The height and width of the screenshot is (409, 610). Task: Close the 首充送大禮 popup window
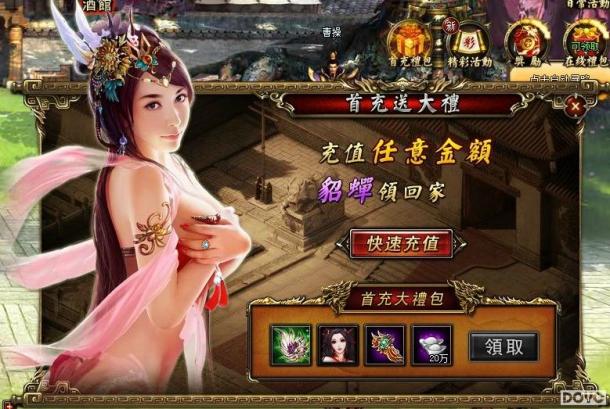coord(574,104)
